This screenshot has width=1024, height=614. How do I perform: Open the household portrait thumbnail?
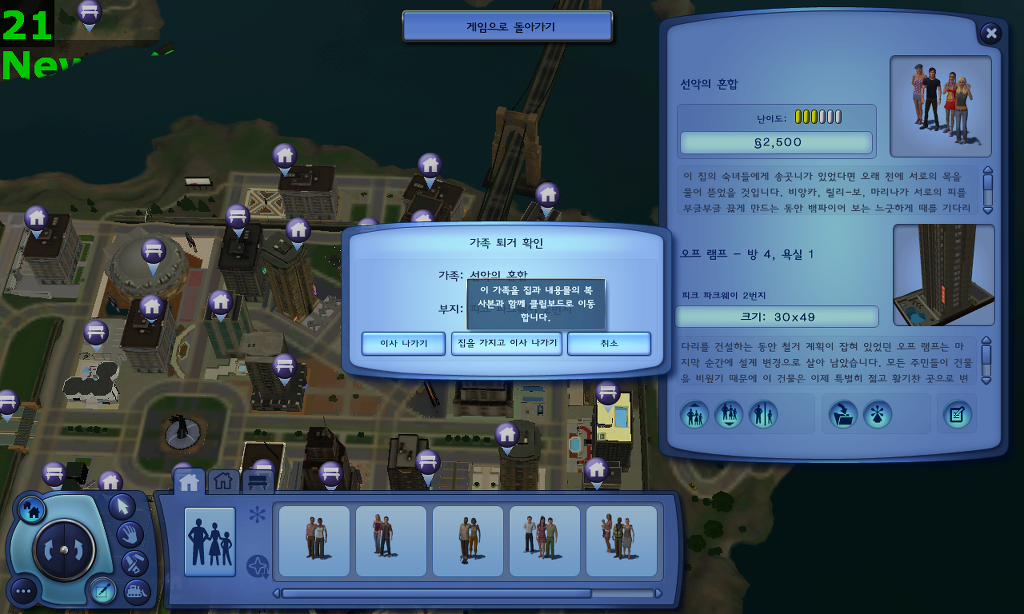(x=940, y=105)
